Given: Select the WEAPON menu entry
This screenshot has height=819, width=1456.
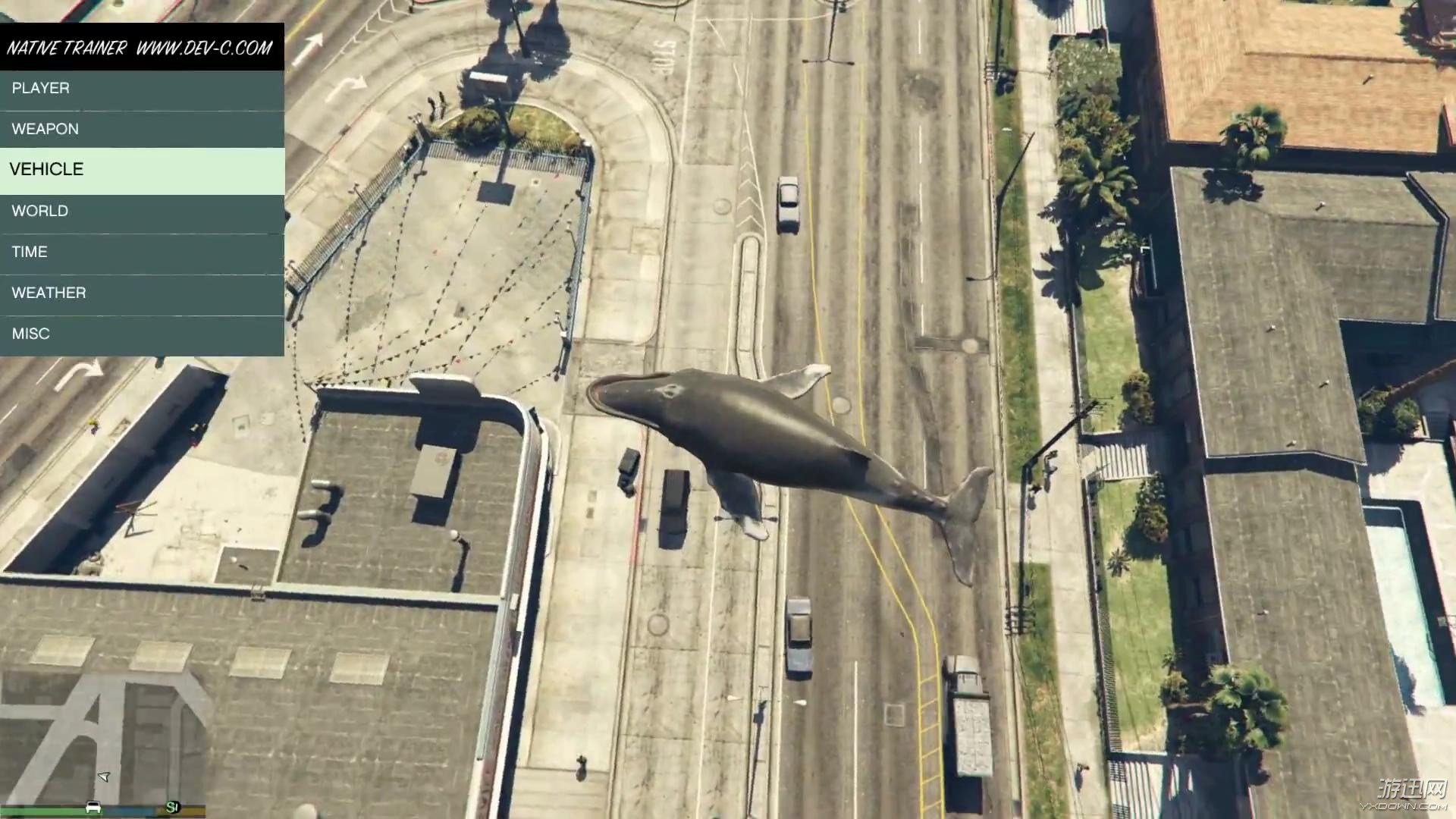Looking at the screenshot, I should click(x=142, y=129).
